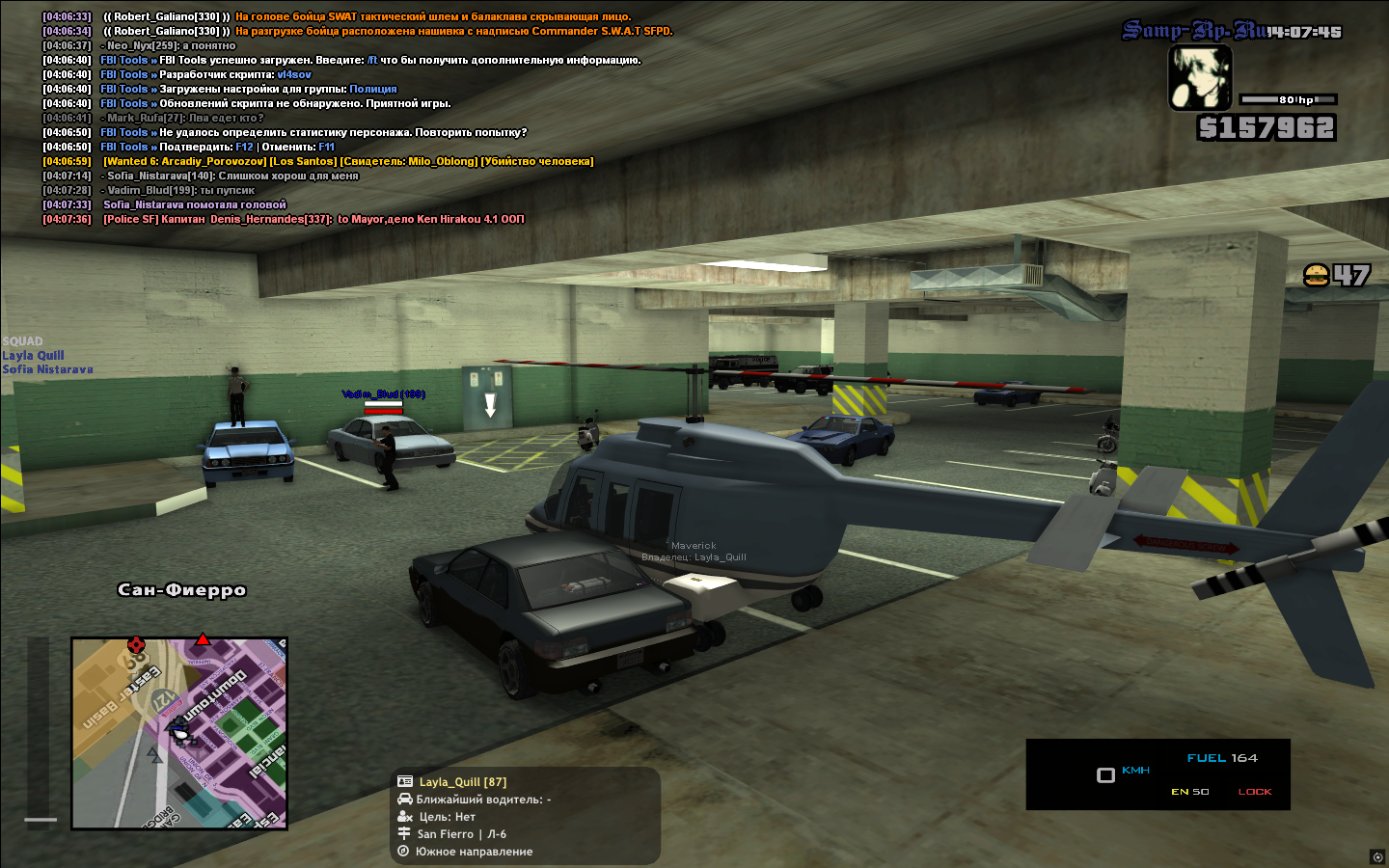The width and height of the screenshot is (1389, 868).
Task: Select squad member Layla Quill
Action: click(33, 355)
